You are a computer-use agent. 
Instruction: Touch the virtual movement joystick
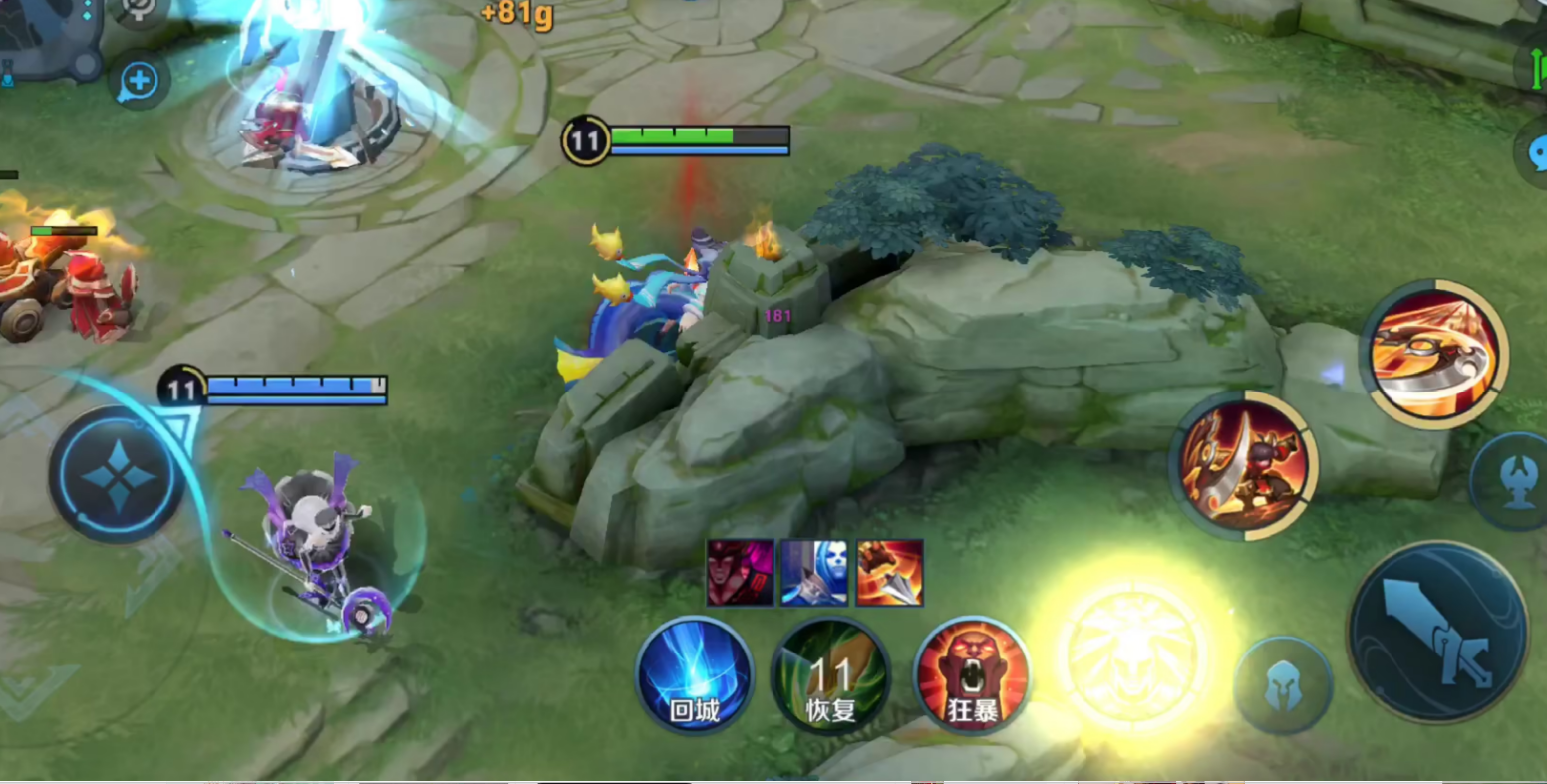tap(118, 475)
